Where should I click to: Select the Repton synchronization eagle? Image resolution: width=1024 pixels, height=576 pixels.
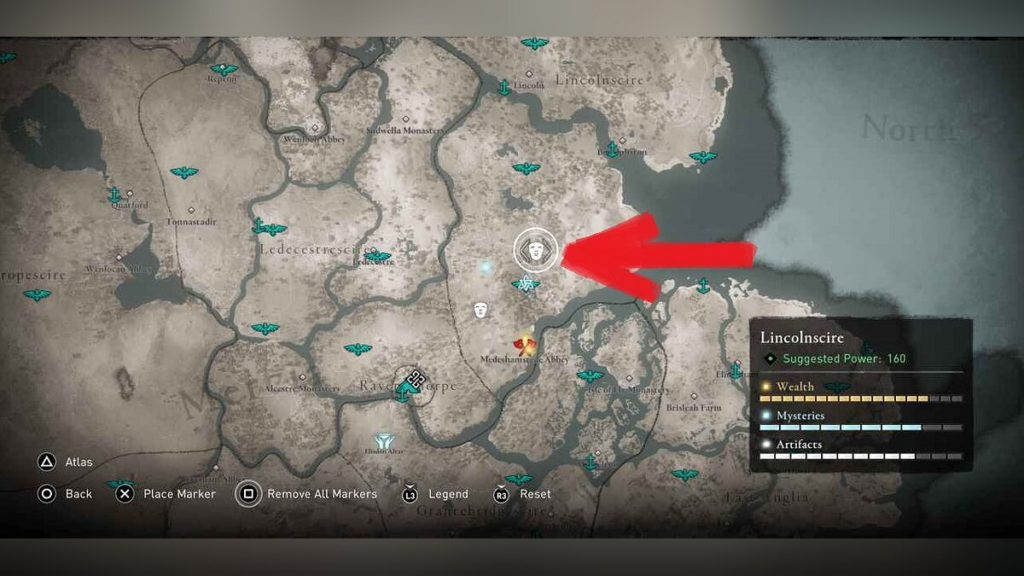223,70
